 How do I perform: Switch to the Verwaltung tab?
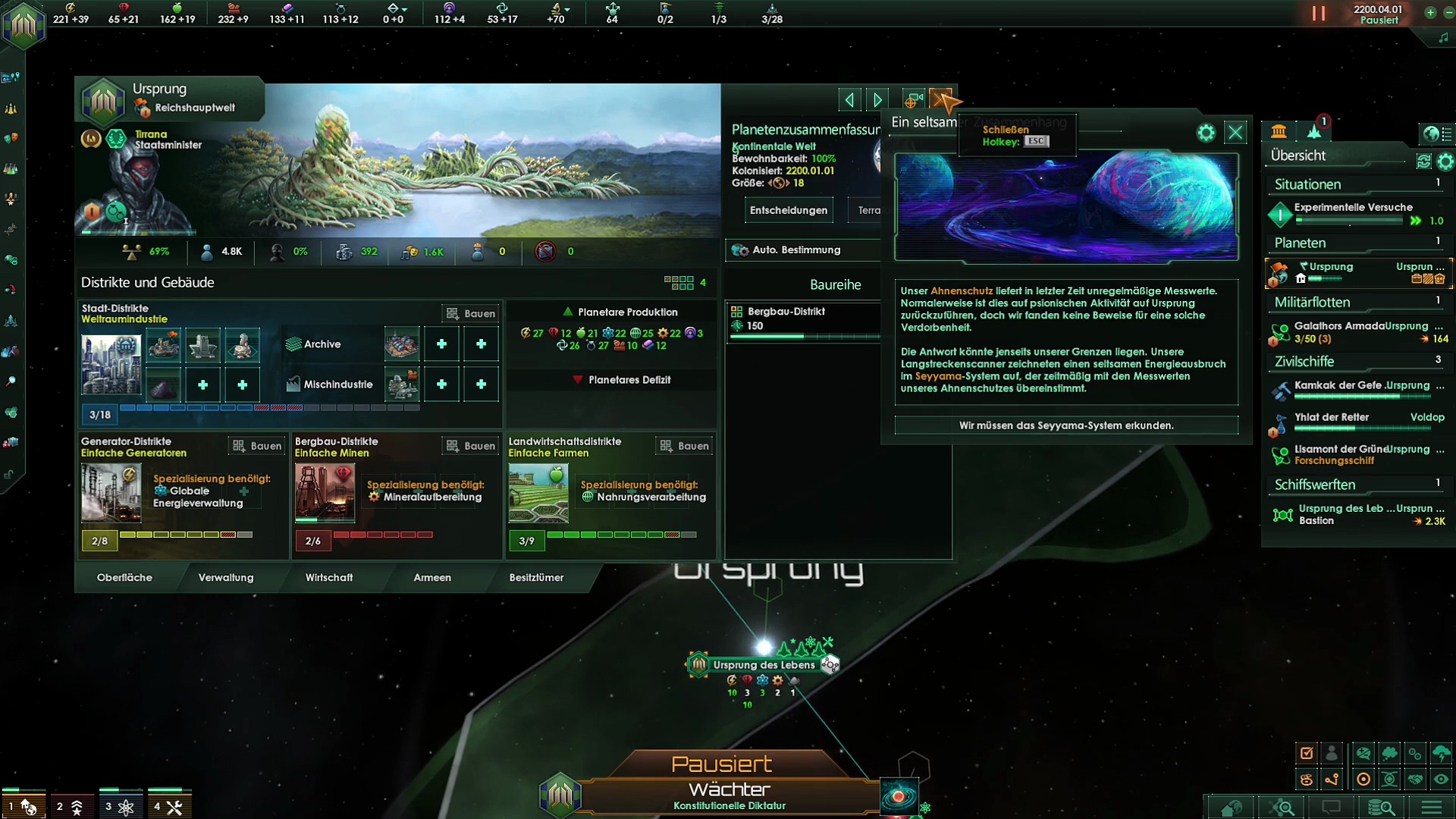pyautogui.click(x=226, y=577)
